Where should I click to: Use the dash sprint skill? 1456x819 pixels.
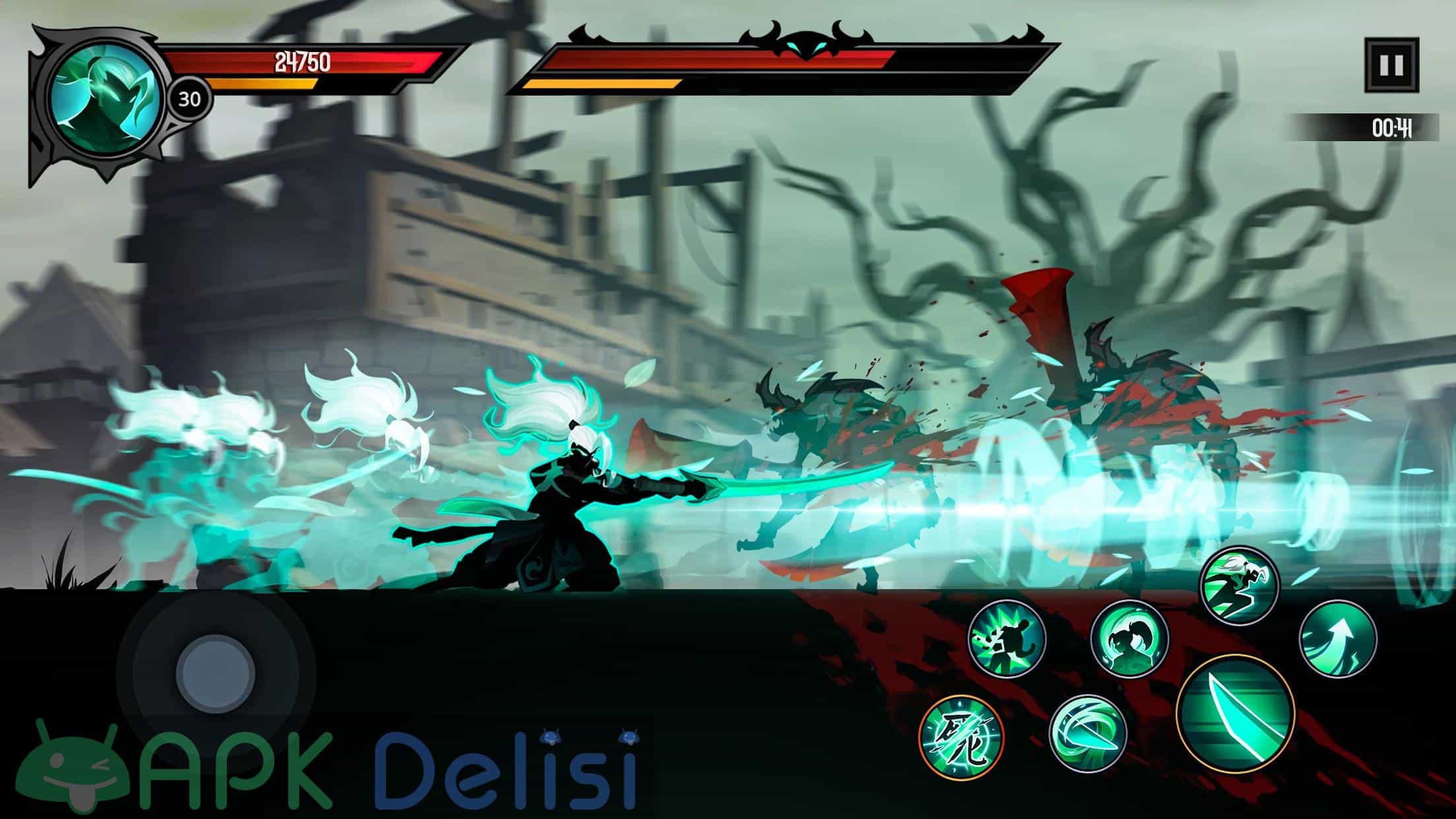click(x=1239, y=584)
